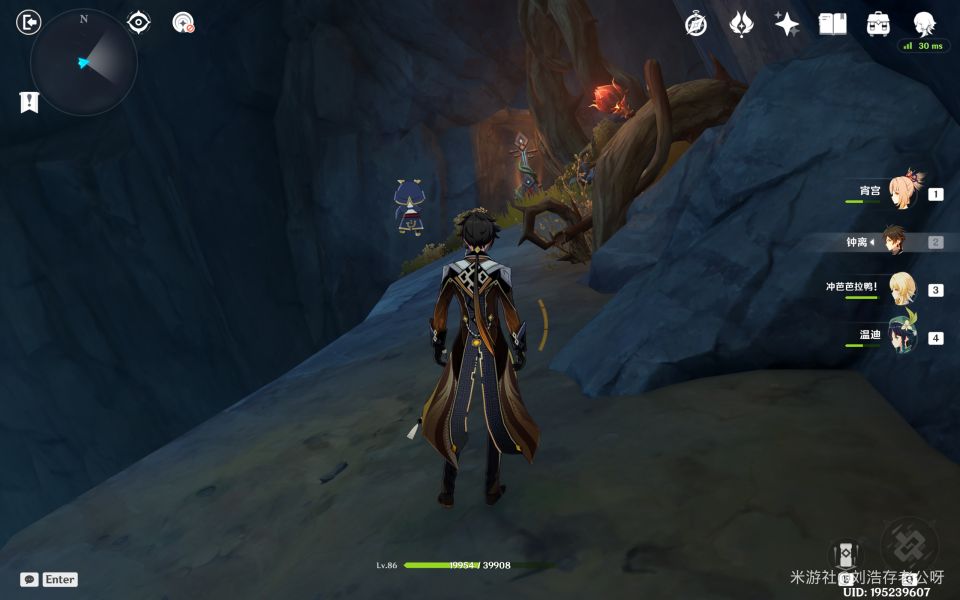960x600 pixels.
Task: Select party member 钟离
Action: pyautogui.click(x=895, y=241)
